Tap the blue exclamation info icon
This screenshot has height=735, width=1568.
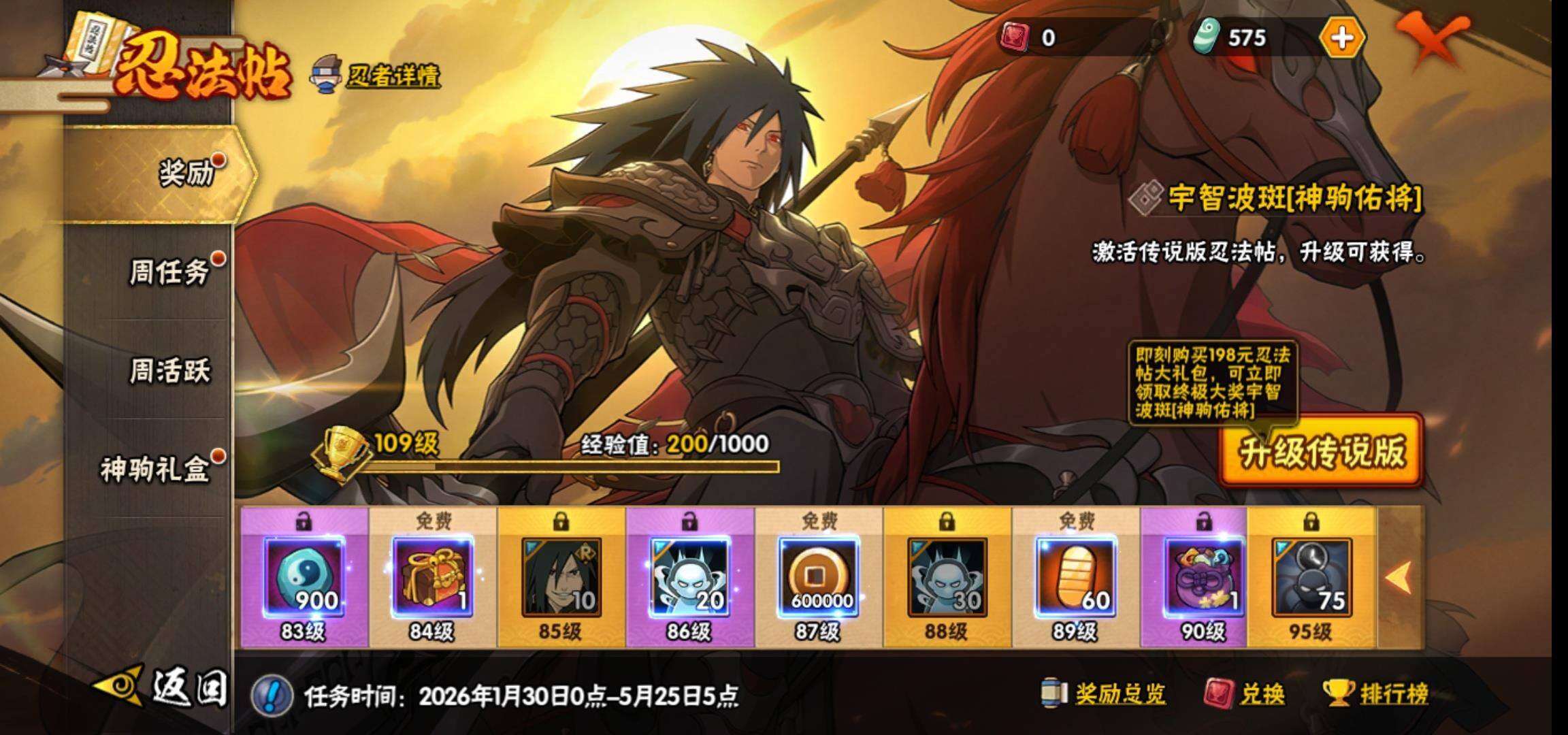point(272,696)
